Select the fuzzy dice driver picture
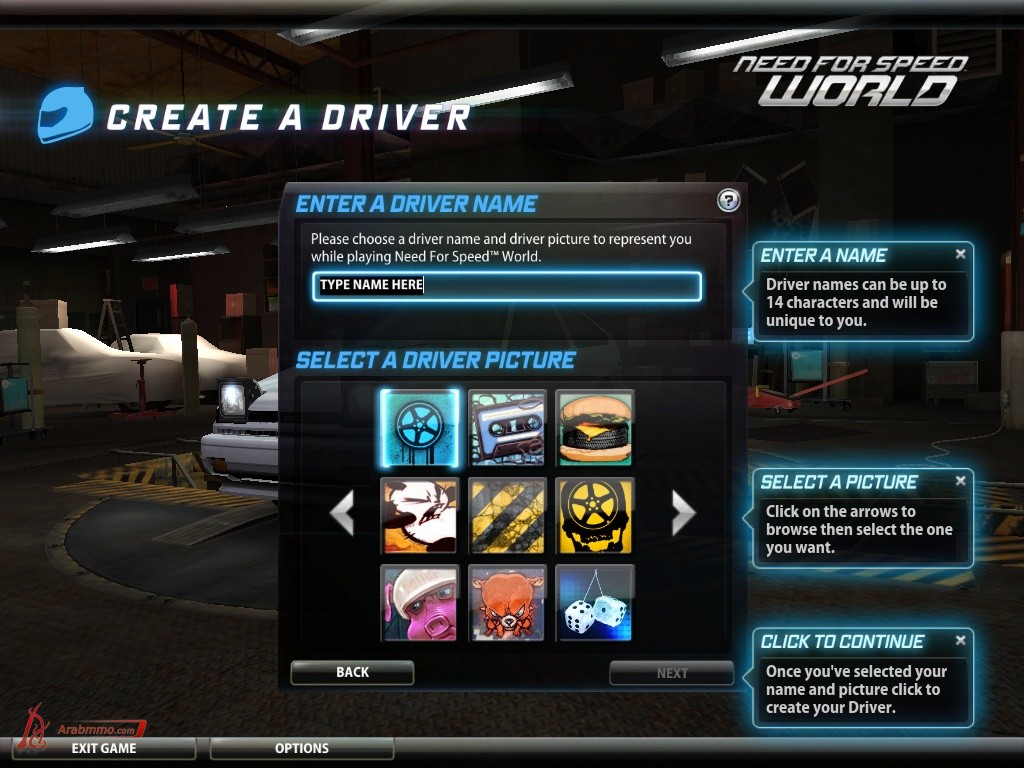This screenshot has height=768, width=1024. [x=594, y=602]
